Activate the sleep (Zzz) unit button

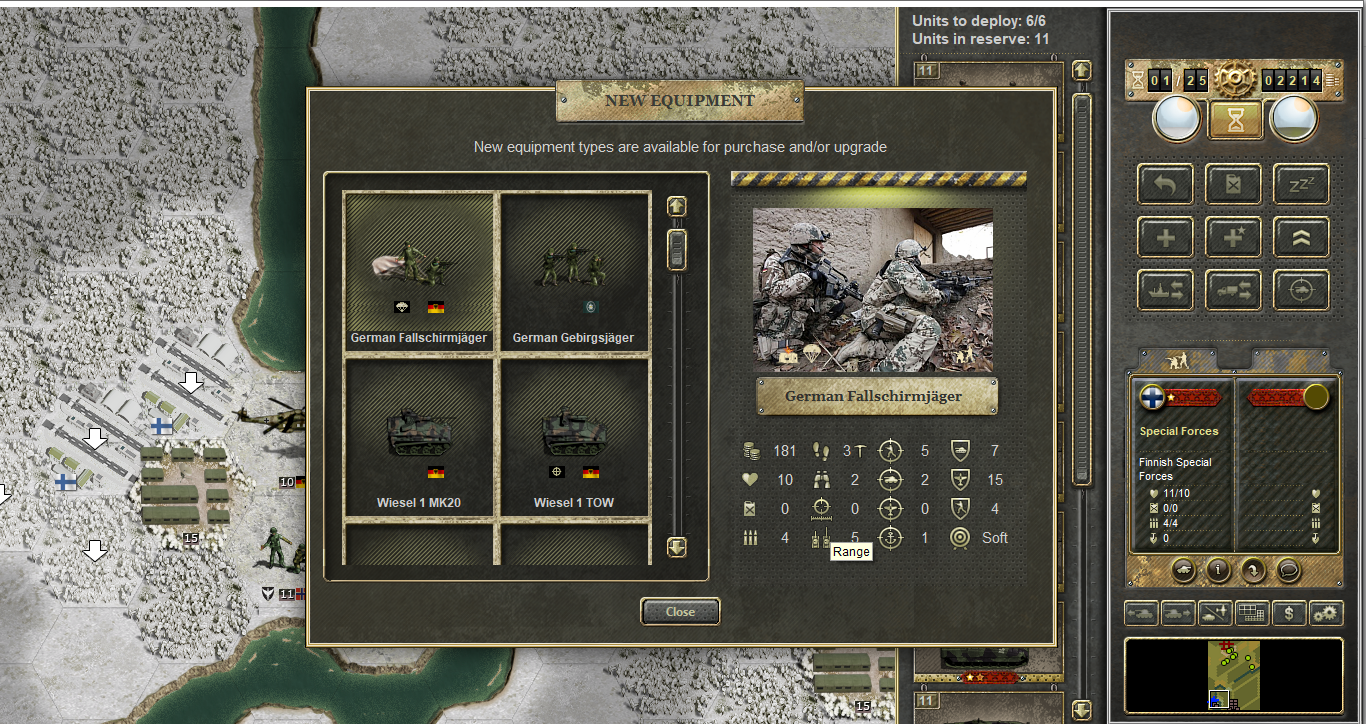coord(1300,184)
